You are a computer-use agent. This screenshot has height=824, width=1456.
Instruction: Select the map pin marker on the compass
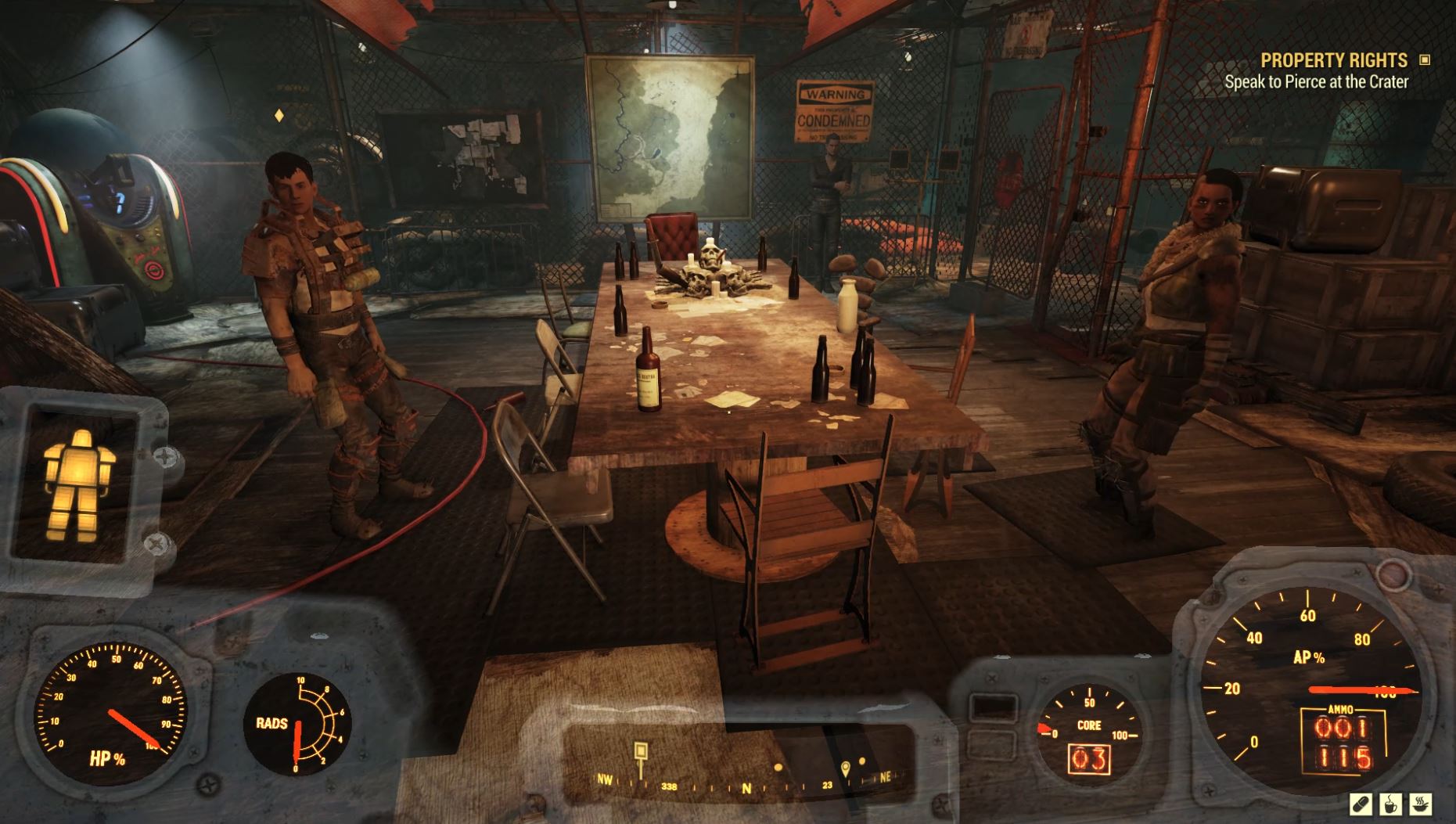[846, 769]
